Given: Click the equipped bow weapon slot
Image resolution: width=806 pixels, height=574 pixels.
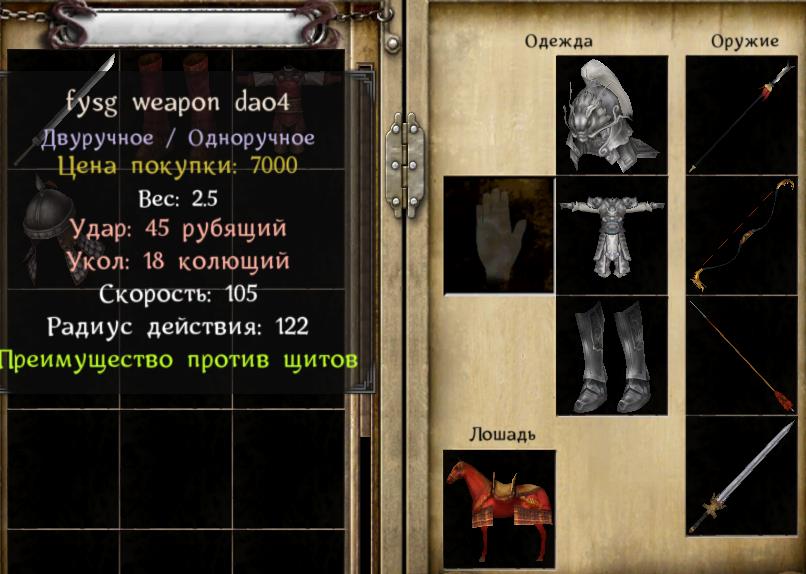Looking at the screenshot, I should click(x=741, y=234).
